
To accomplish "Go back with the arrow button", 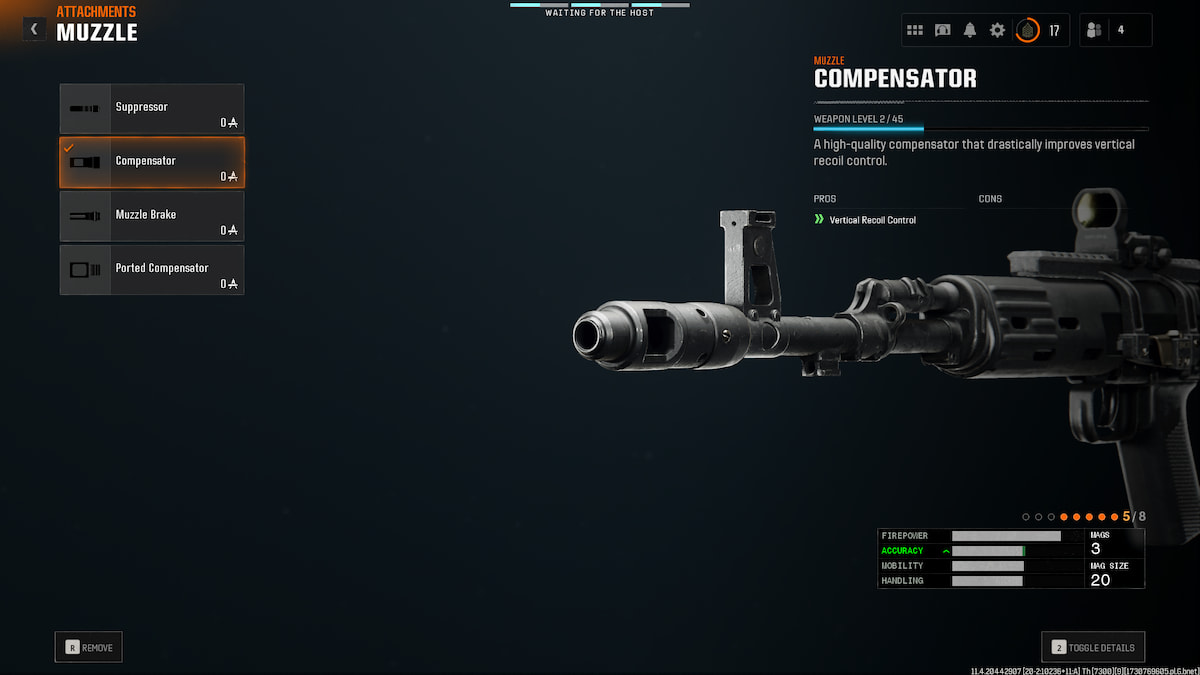I will tap(34, 30).
